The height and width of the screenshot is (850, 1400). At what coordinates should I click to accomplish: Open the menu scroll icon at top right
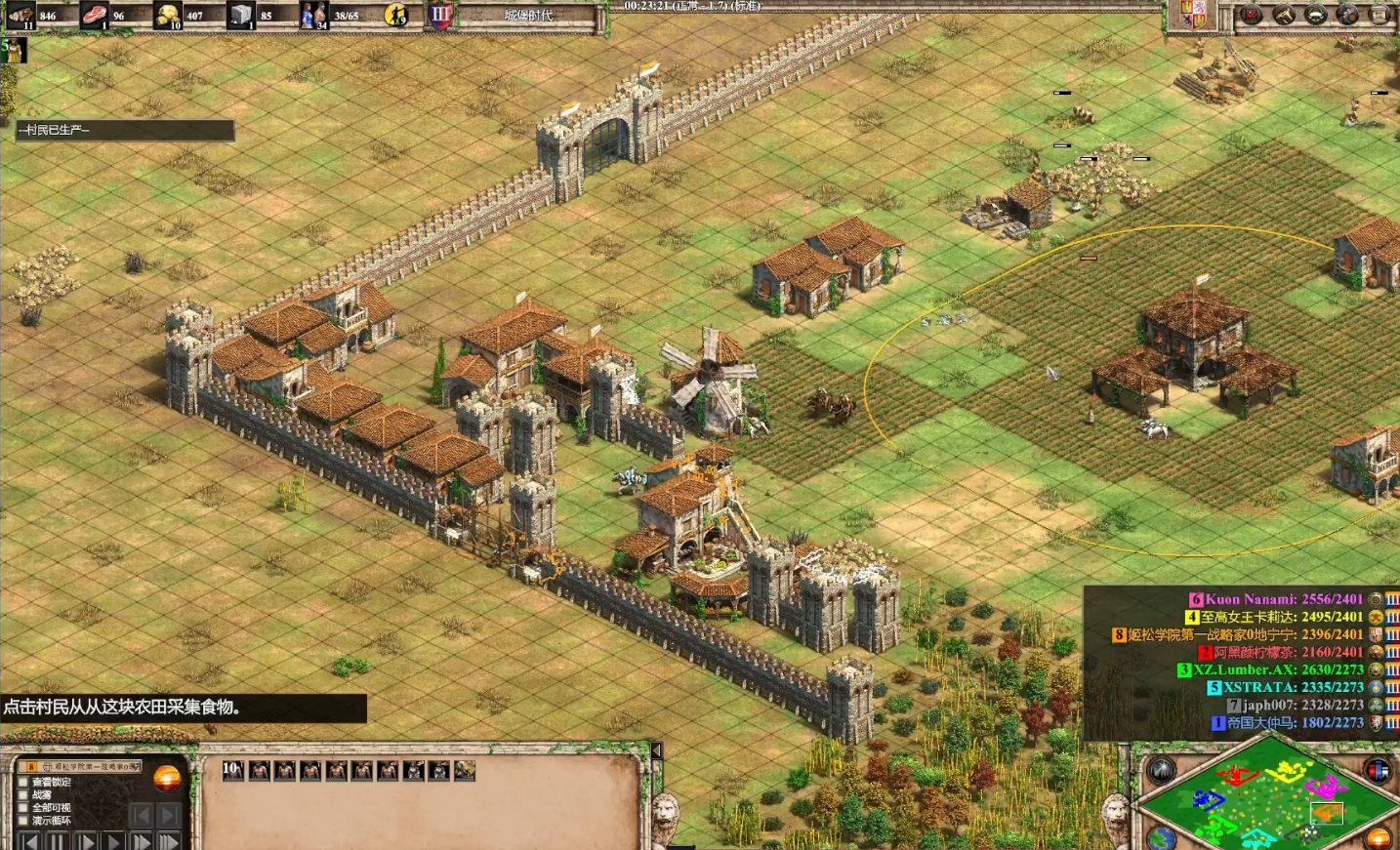[x=1380, y=15]
